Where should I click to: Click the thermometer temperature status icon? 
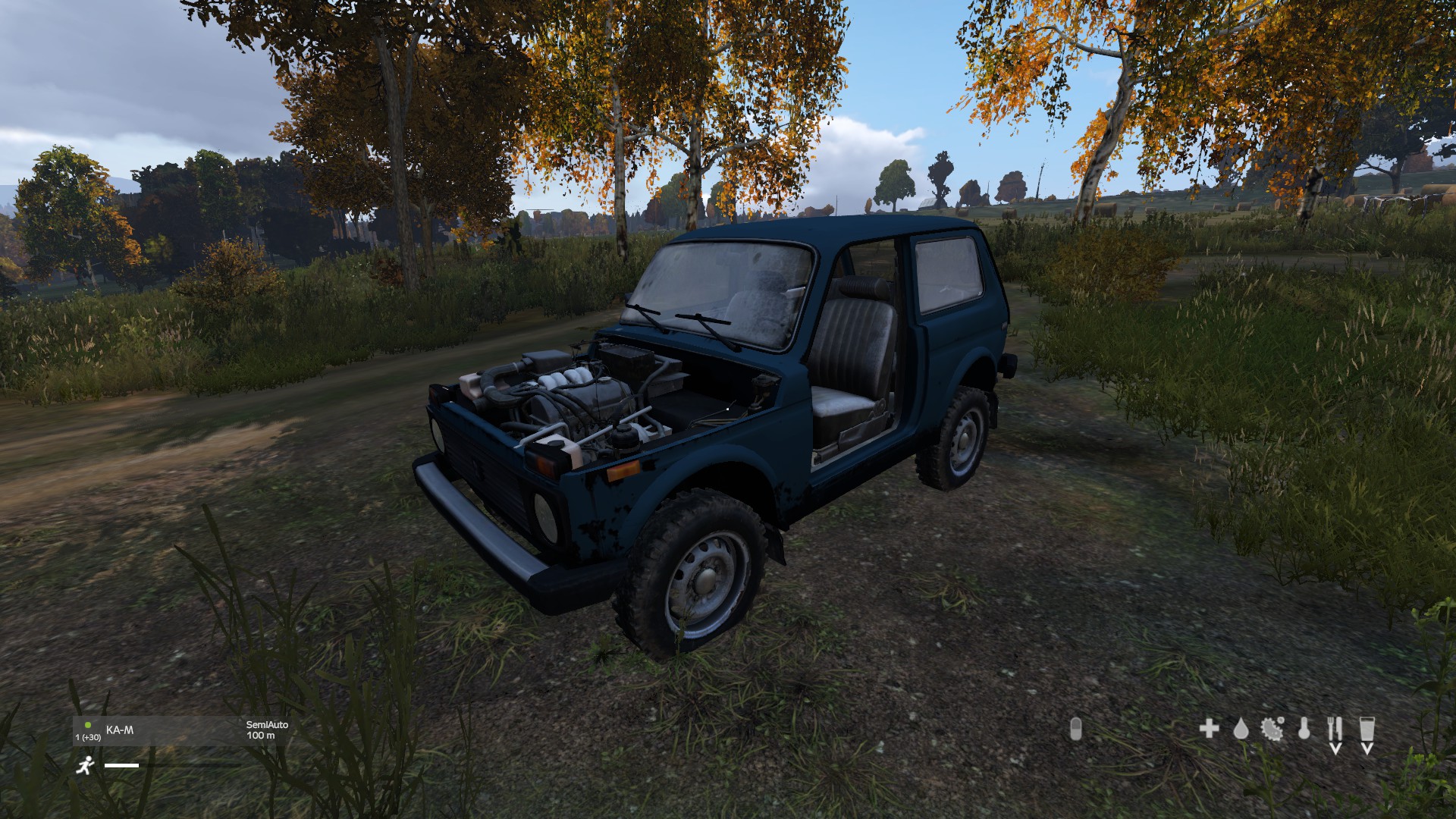click(1304, 730)
